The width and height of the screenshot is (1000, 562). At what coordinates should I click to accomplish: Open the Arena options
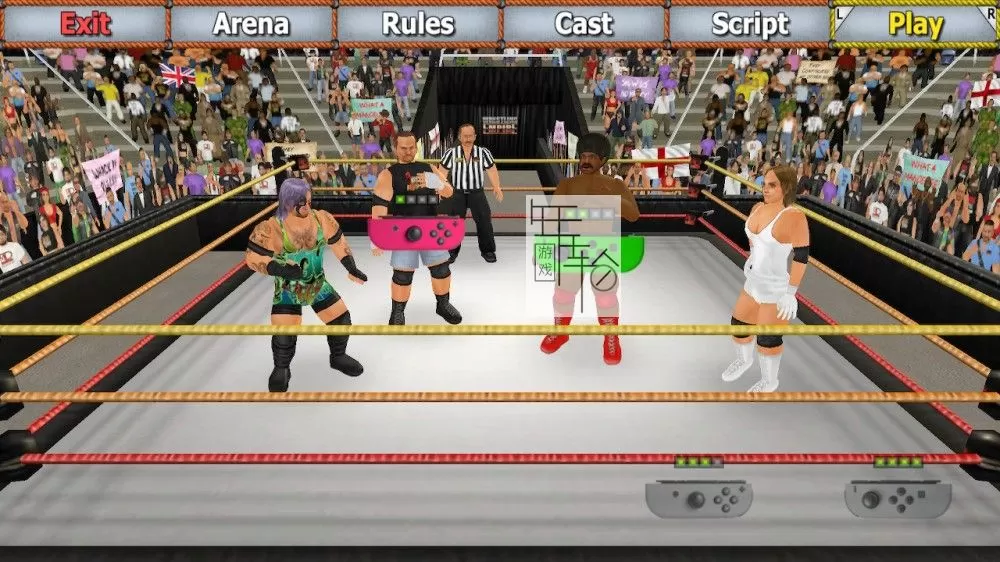tap(250, 24)
